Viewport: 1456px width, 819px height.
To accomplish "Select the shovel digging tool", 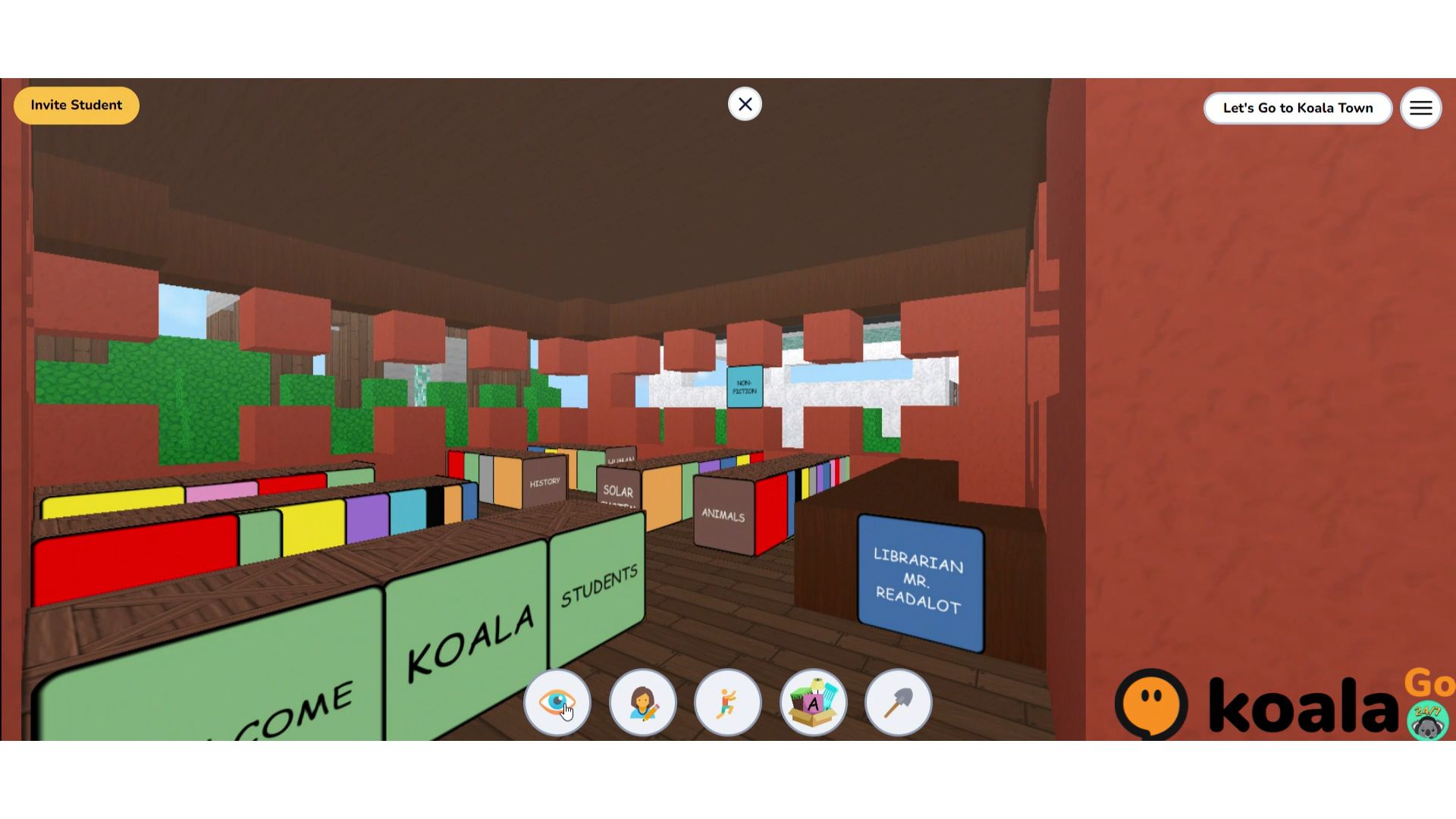I will click(x=898, y=703).
